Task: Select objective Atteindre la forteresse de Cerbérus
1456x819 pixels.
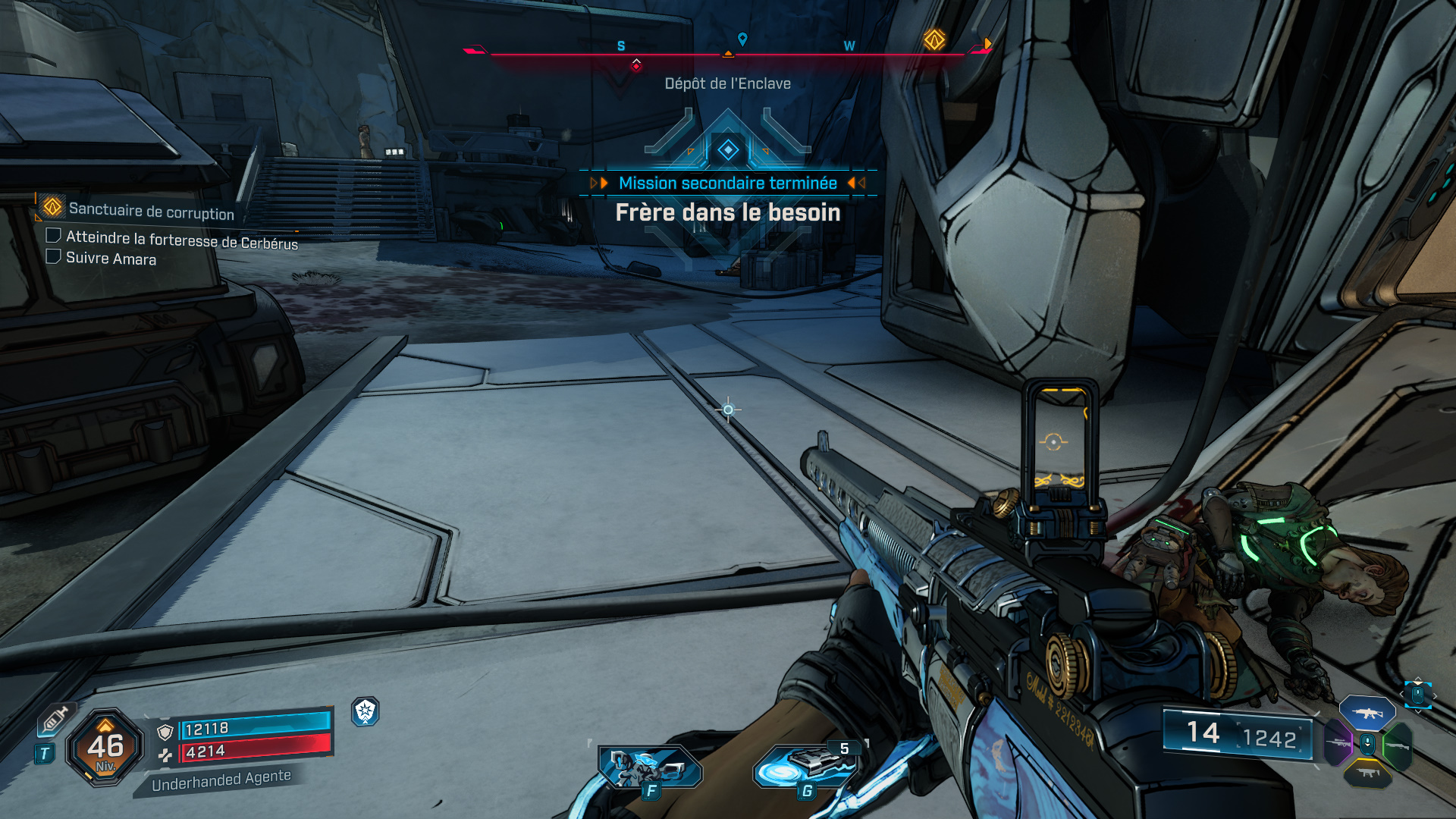Action: click(181, 240)
